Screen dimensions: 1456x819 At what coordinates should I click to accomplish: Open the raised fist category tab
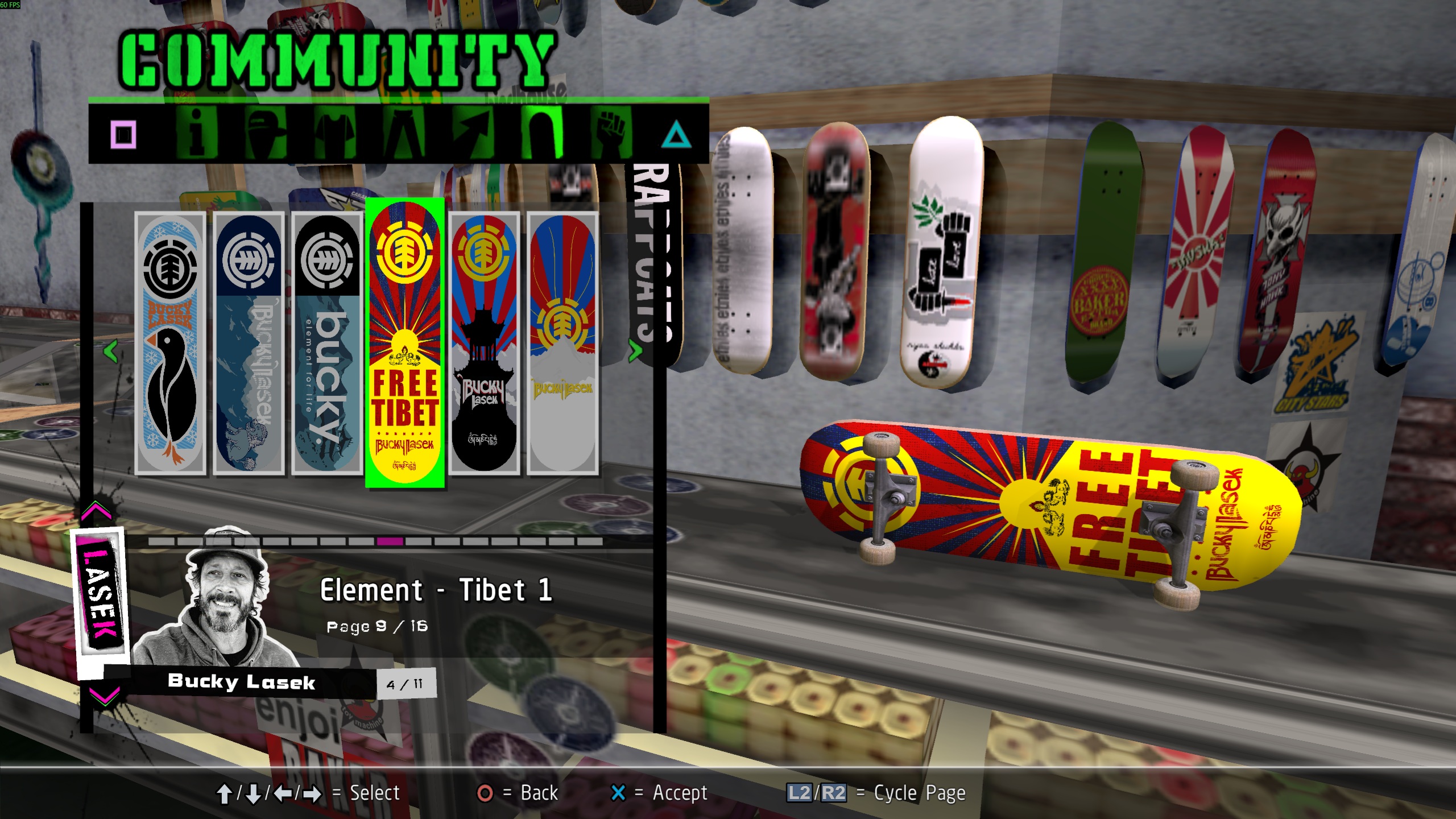[x=611, y=134]
